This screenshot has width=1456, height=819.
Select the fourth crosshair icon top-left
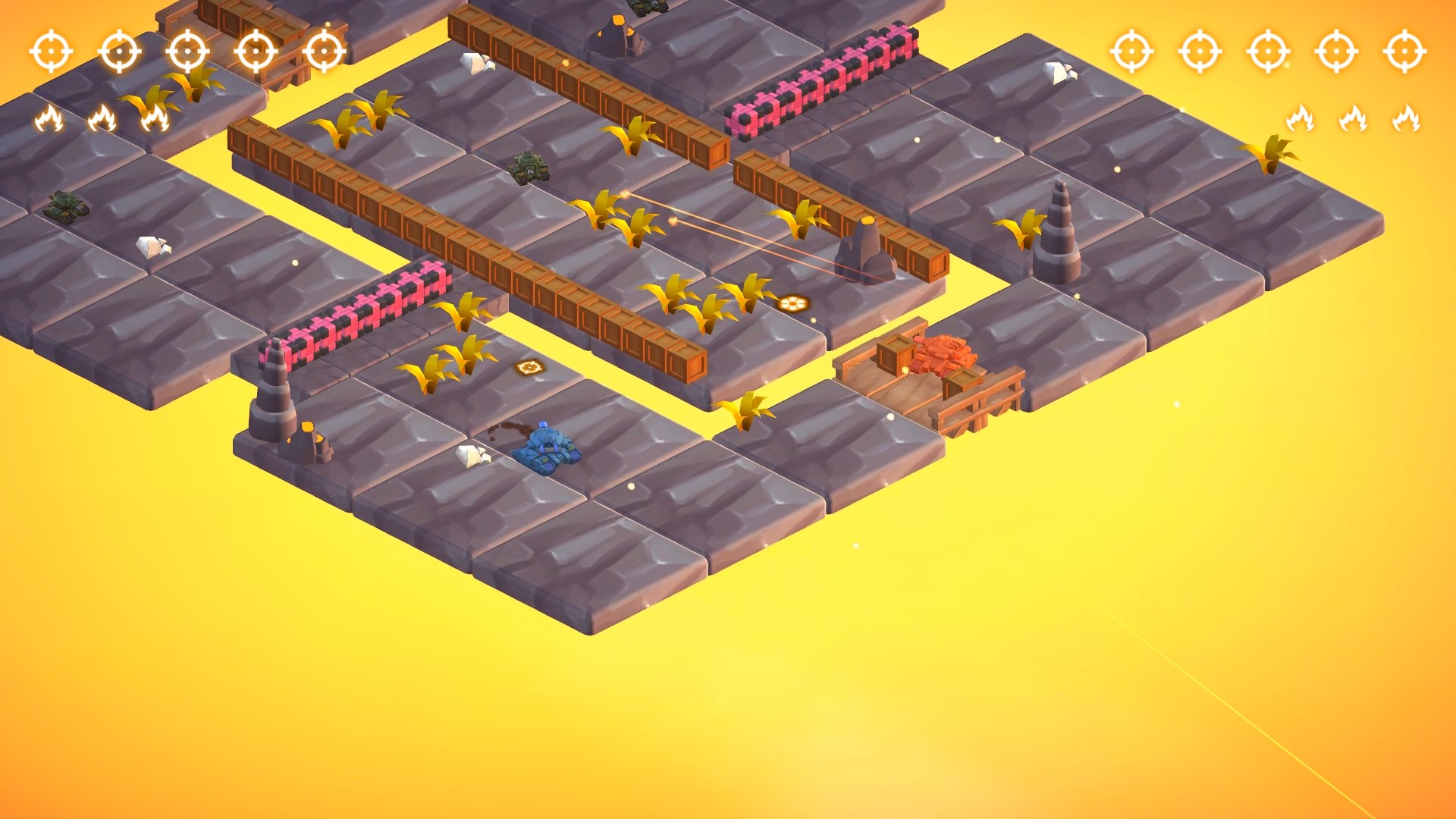pos(254,52)
